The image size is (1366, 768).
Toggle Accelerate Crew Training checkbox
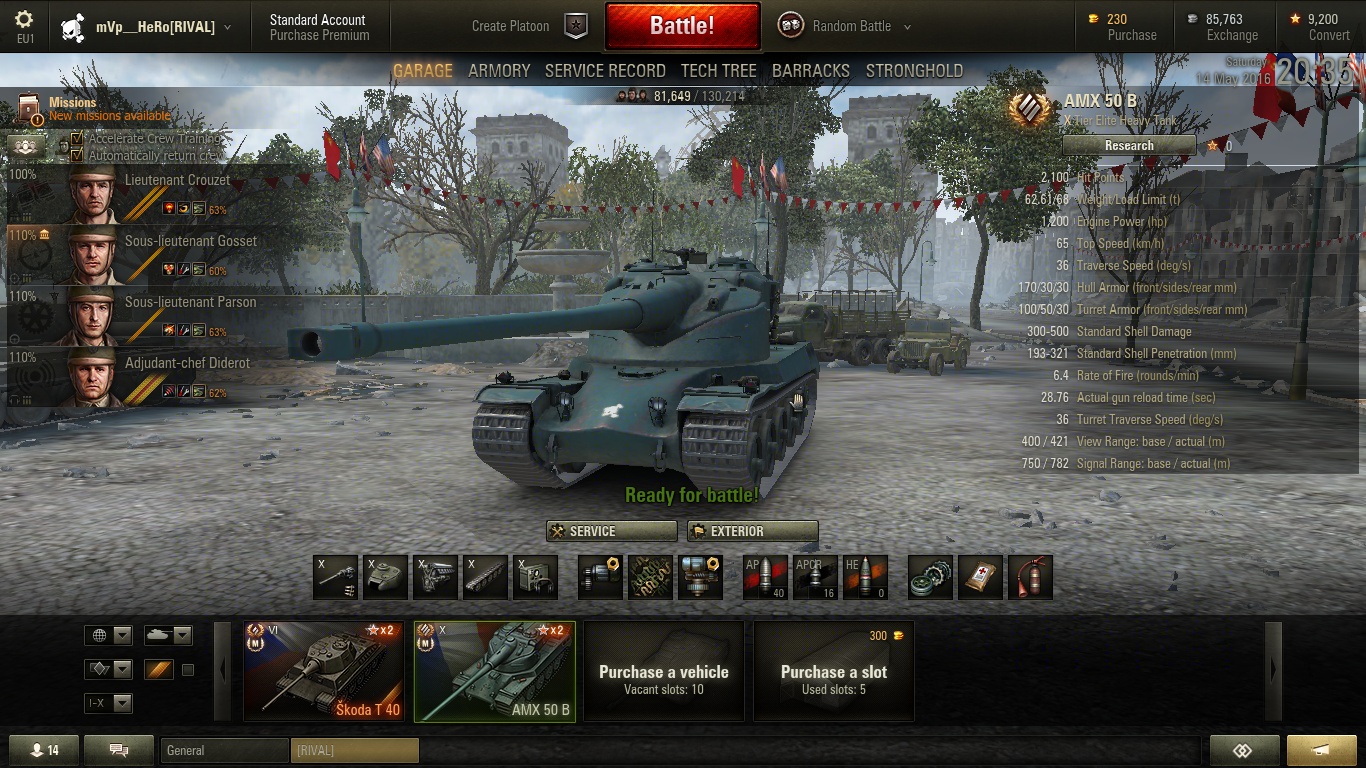77,139
